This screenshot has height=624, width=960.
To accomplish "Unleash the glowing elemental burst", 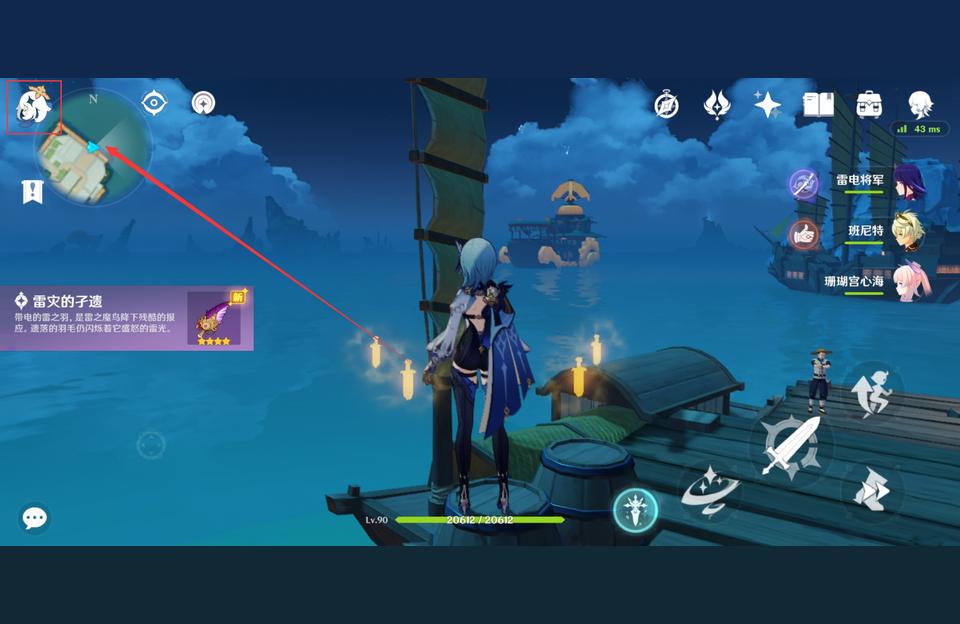I will 635,510.
